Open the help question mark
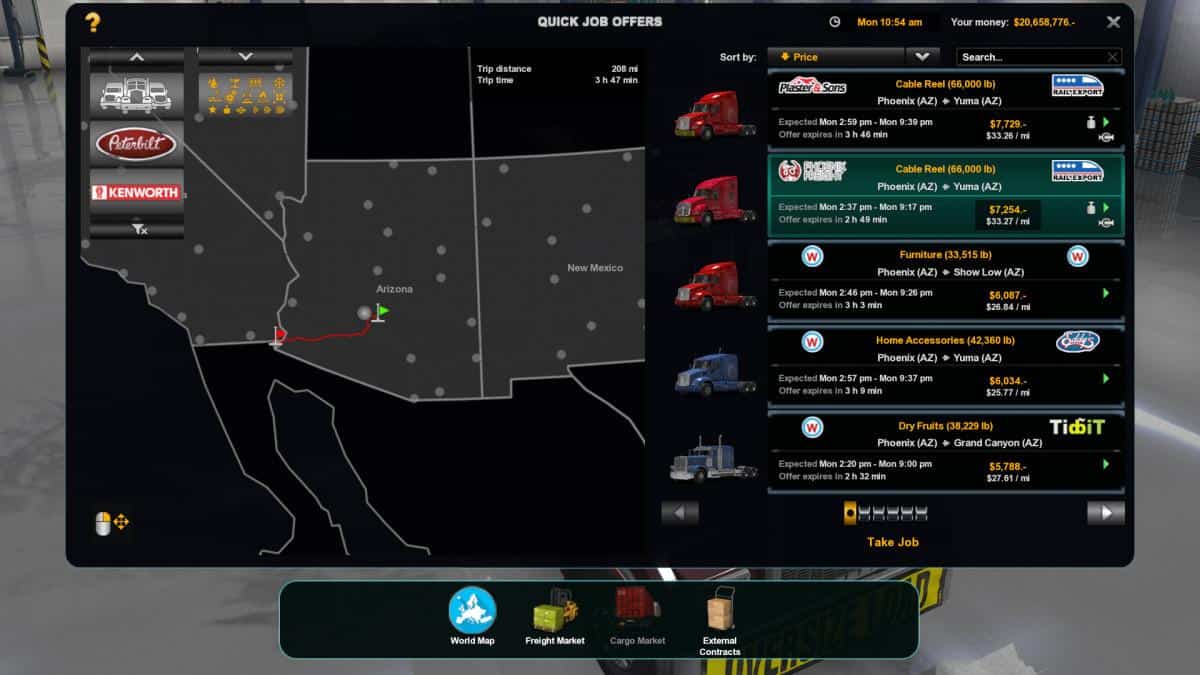1200x675 pixels. 92,22
